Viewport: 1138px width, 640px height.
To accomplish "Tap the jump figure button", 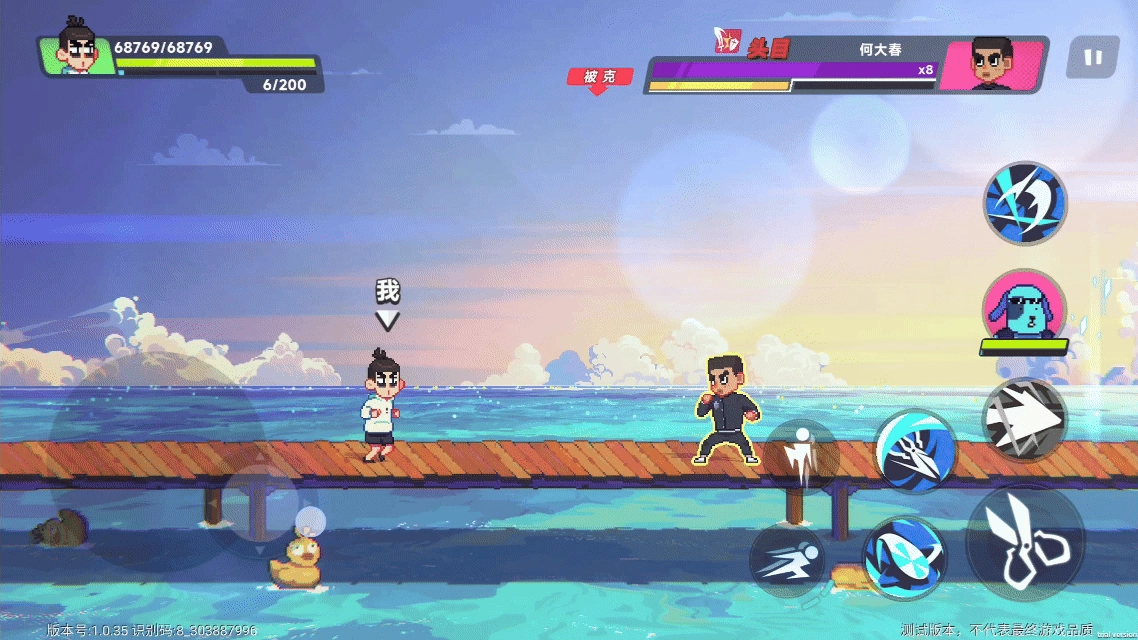I will (x=801, y=456).
